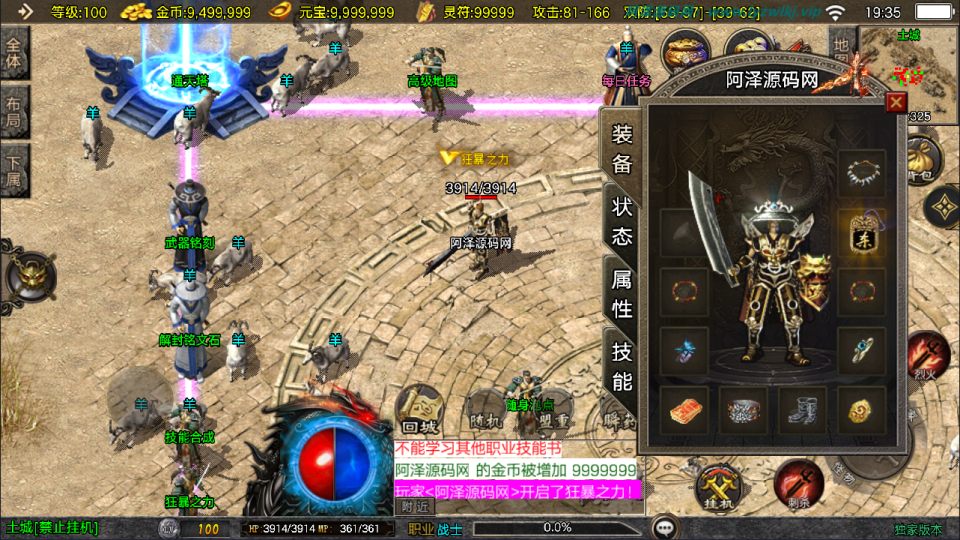Show the 技能 skills tab

pyautogui.click(x=622, y=366)
